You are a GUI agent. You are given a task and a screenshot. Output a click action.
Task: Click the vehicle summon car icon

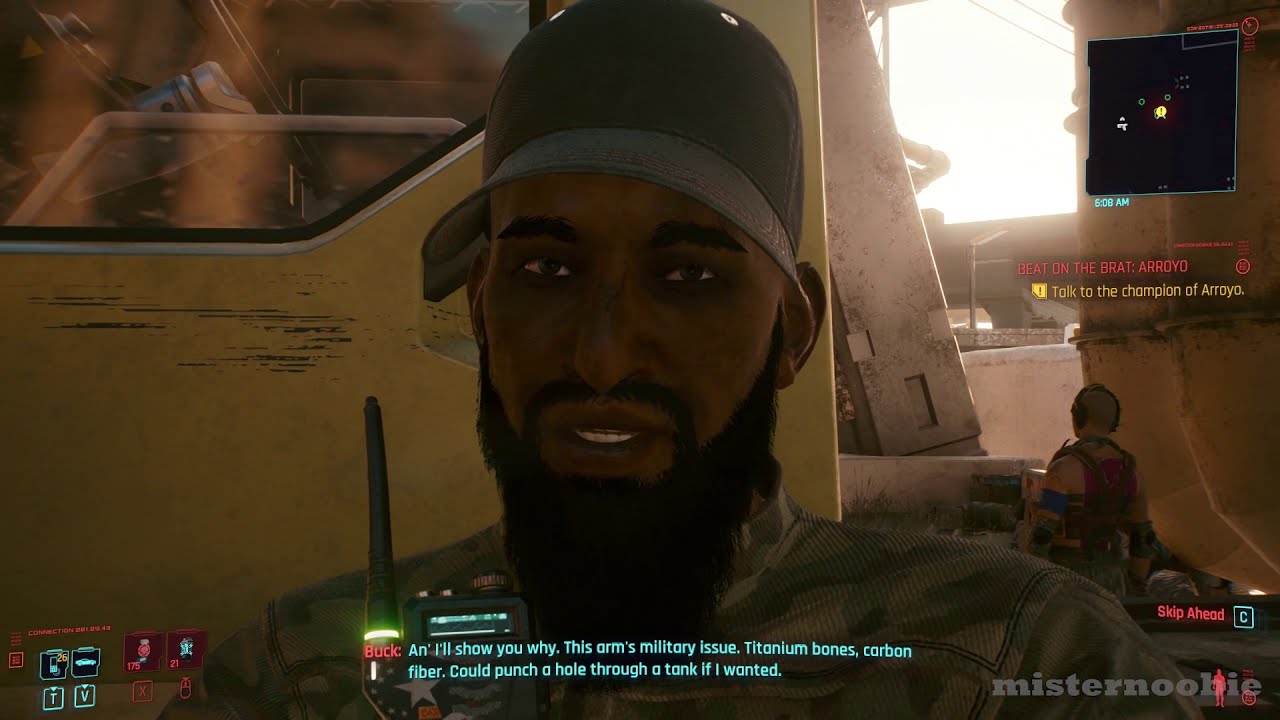pyautogui.click(x=85, y=661)
